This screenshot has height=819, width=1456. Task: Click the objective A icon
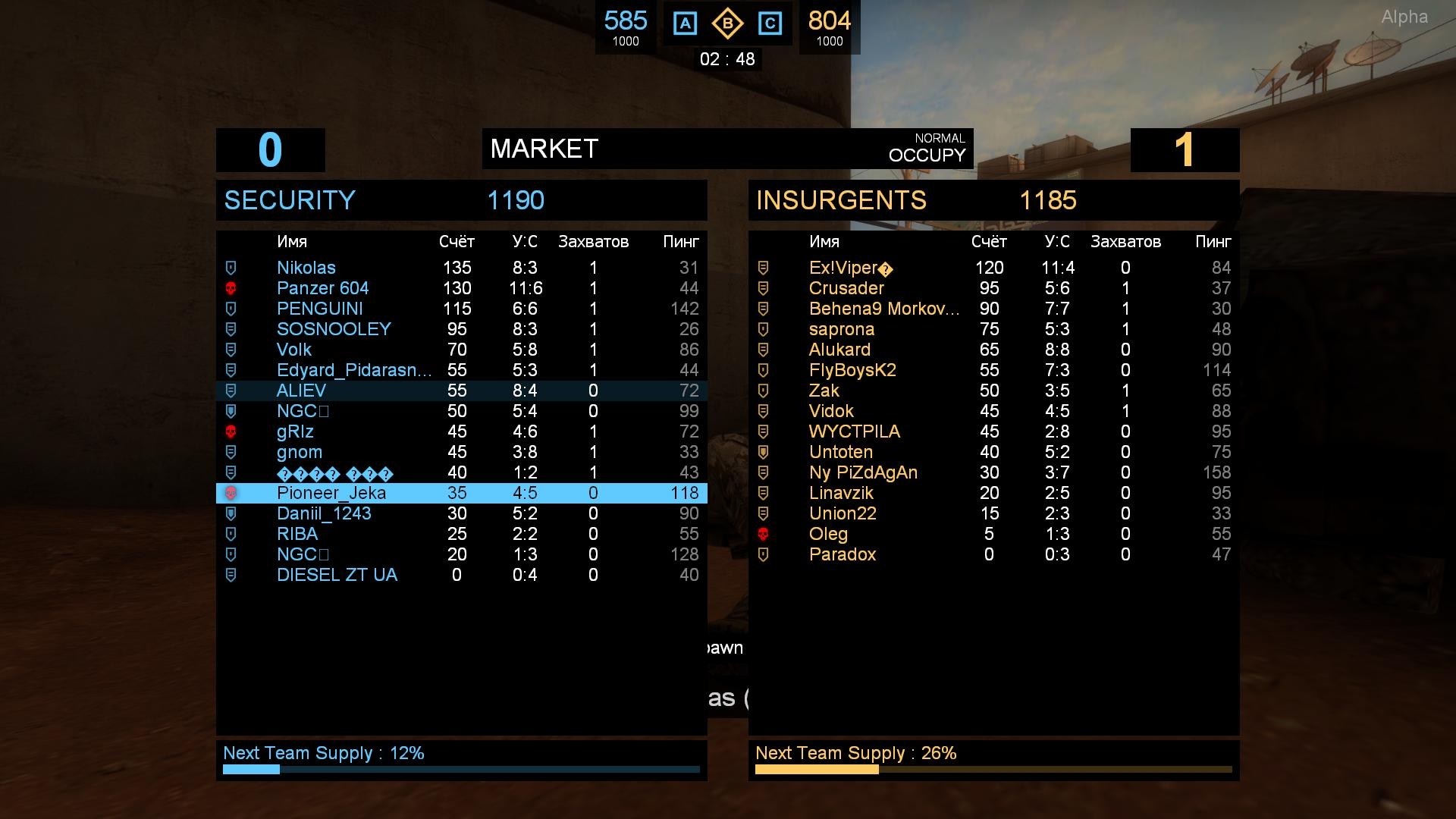(686, 24)
